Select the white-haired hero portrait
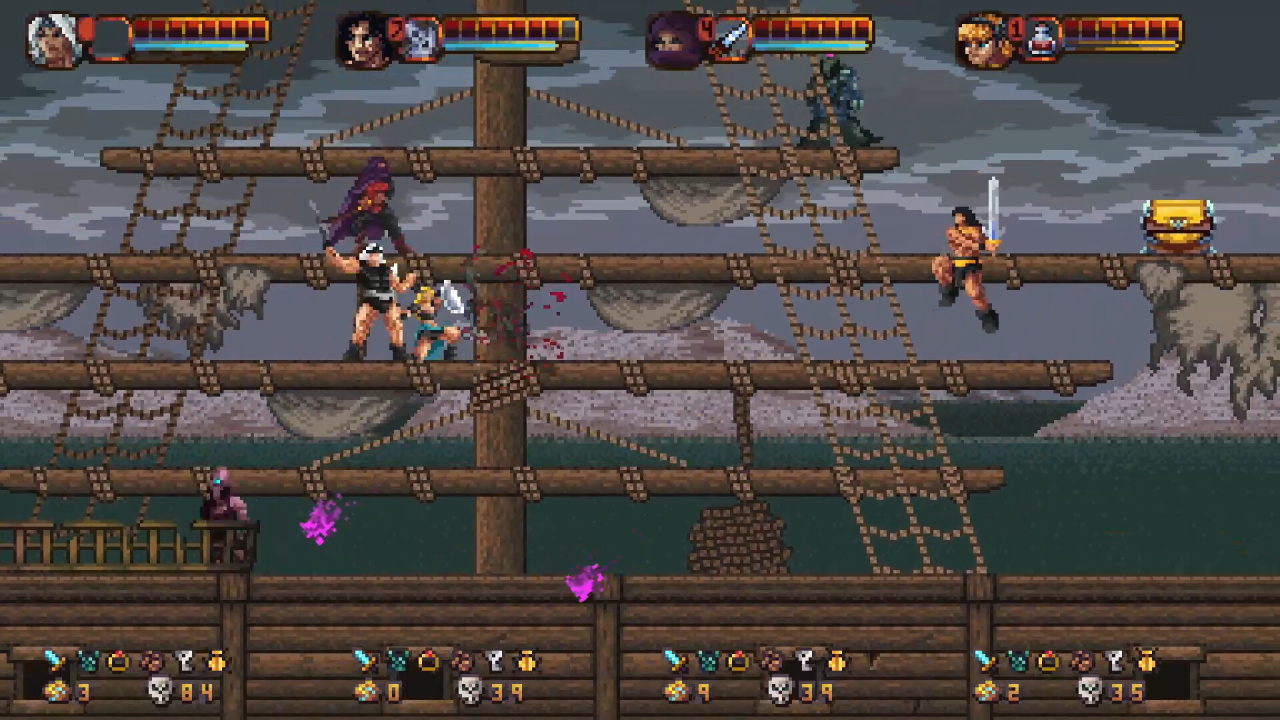Viewport: 1280px width, 720px height. (x=56, y=41)
